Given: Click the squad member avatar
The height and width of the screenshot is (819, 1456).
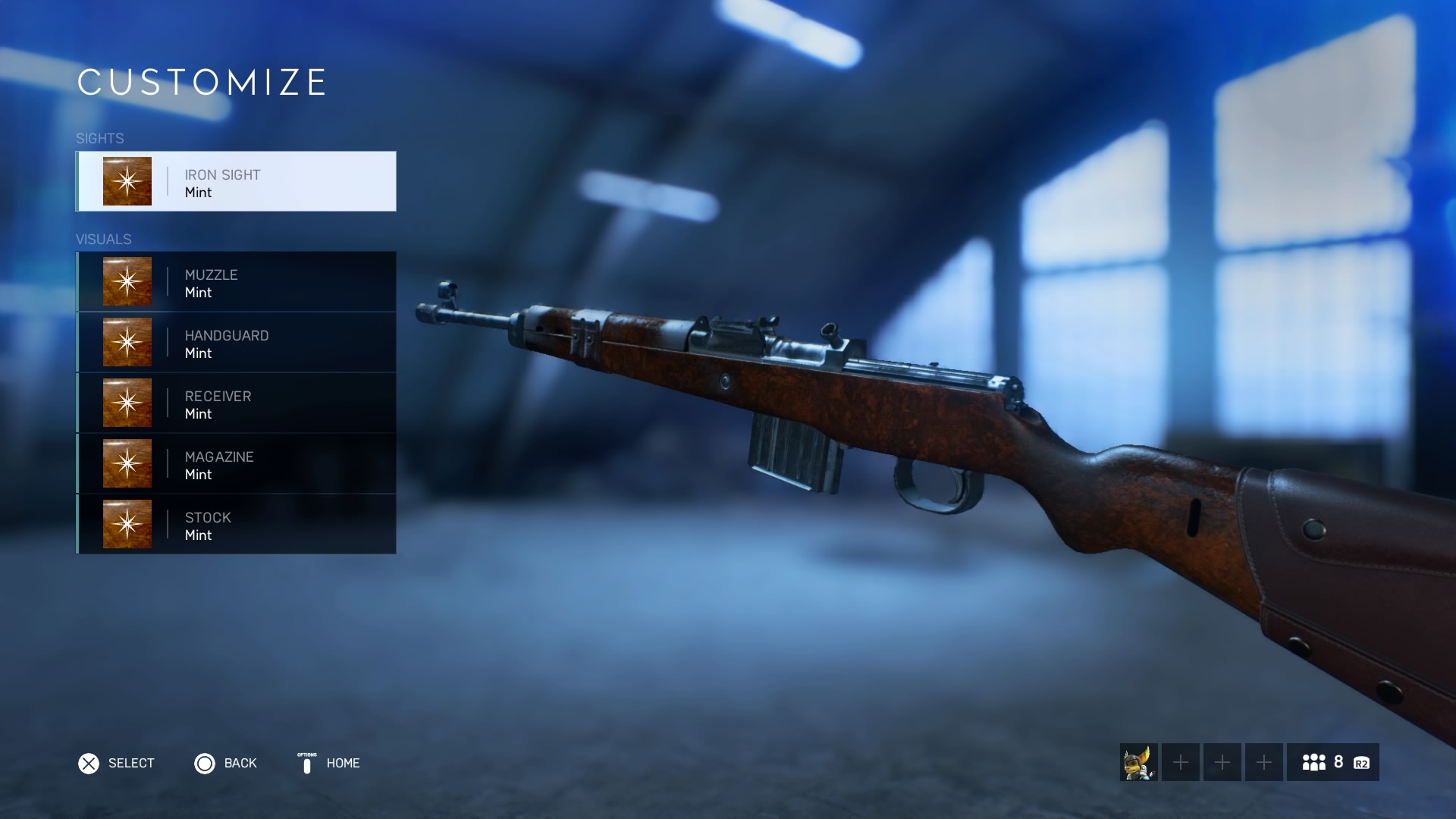Looking at the screenshot, I should click(1138, 762).
